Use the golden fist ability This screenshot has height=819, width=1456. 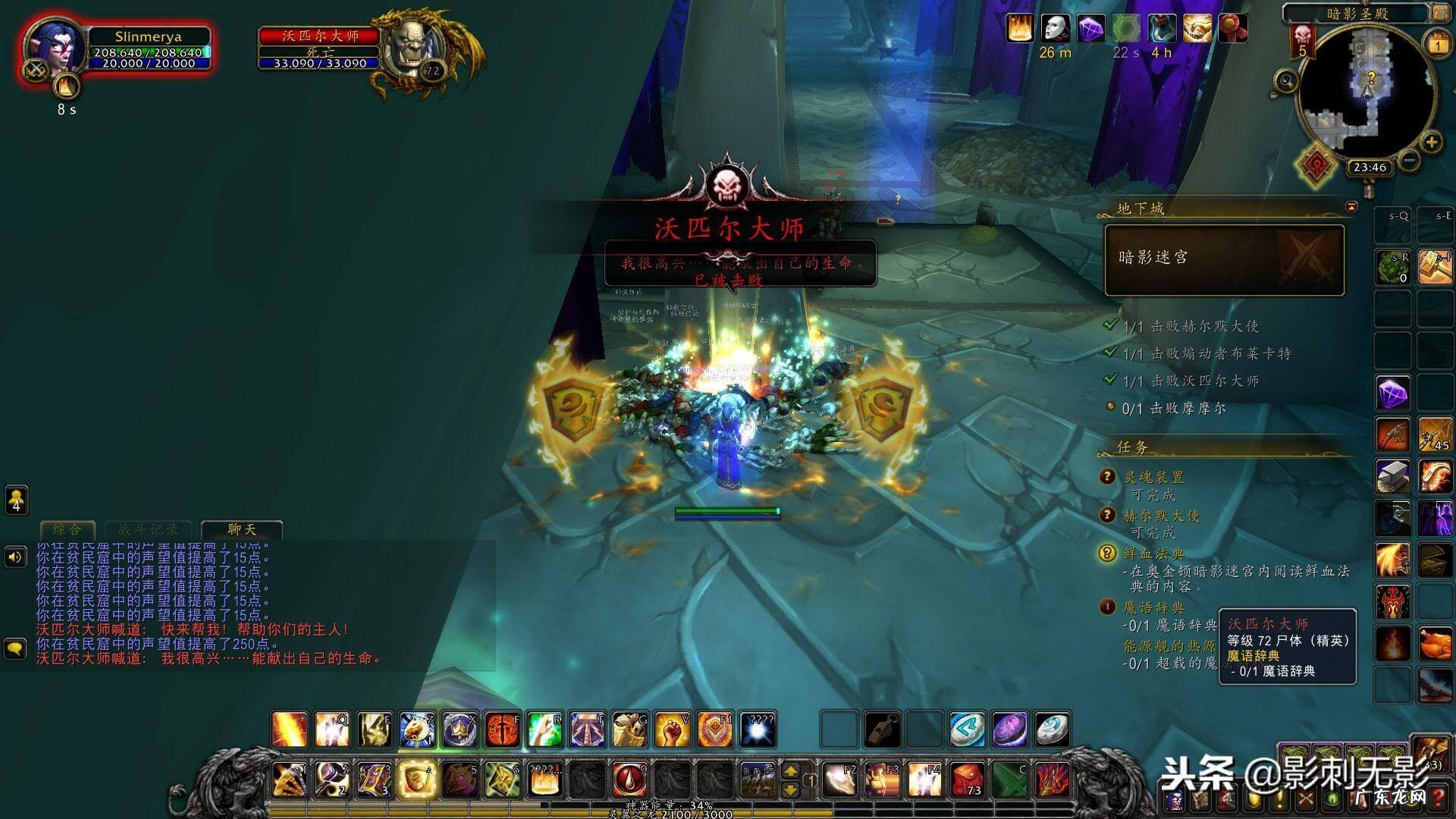(x=671, y=730)
